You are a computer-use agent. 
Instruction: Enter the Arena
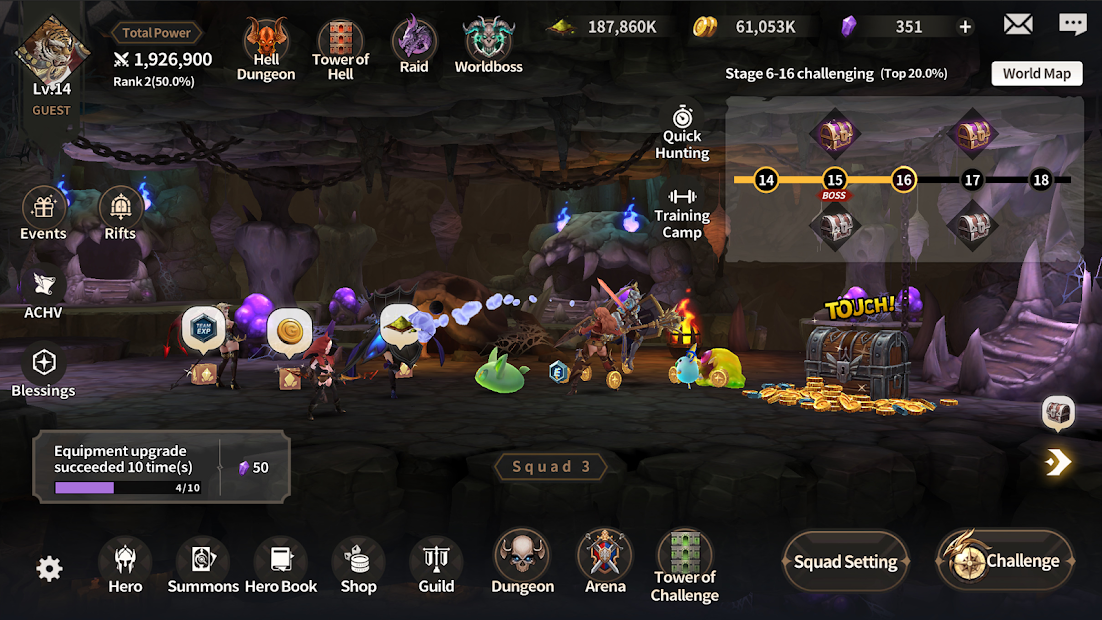(x=605, y=562)
